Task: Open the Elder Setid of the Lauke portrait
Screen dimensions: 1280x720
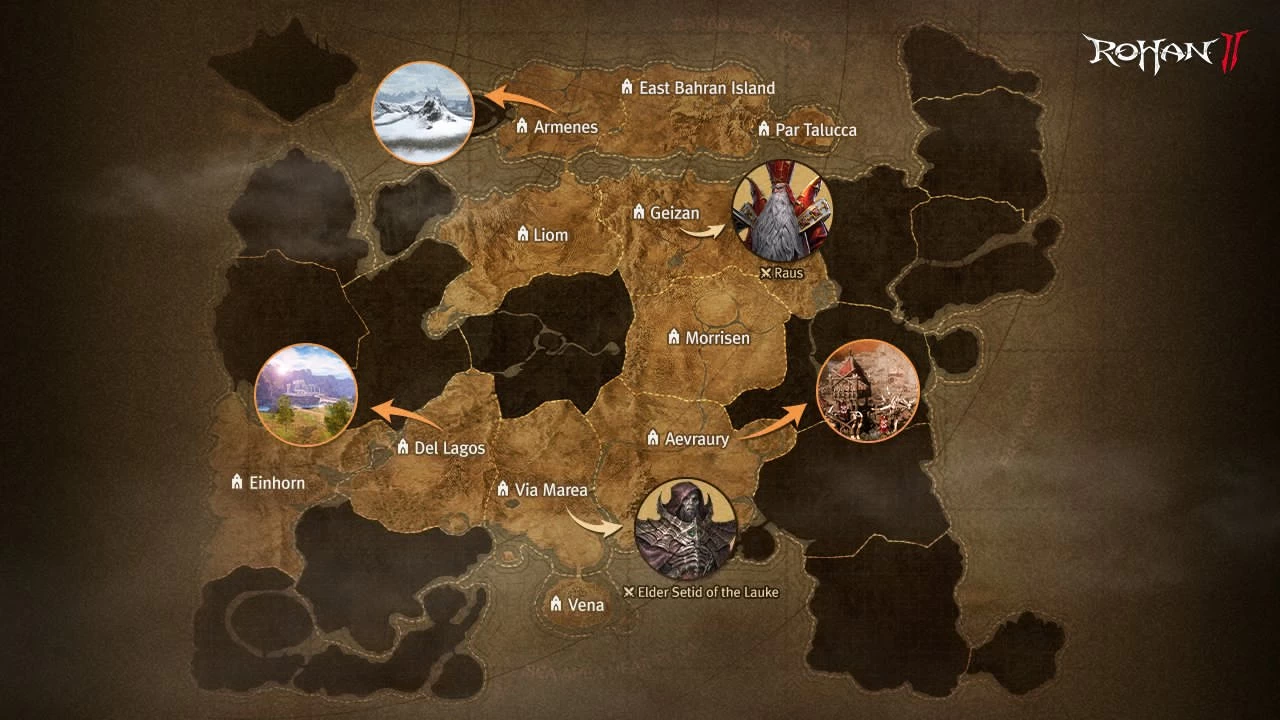Action: [x=686, y=530]
